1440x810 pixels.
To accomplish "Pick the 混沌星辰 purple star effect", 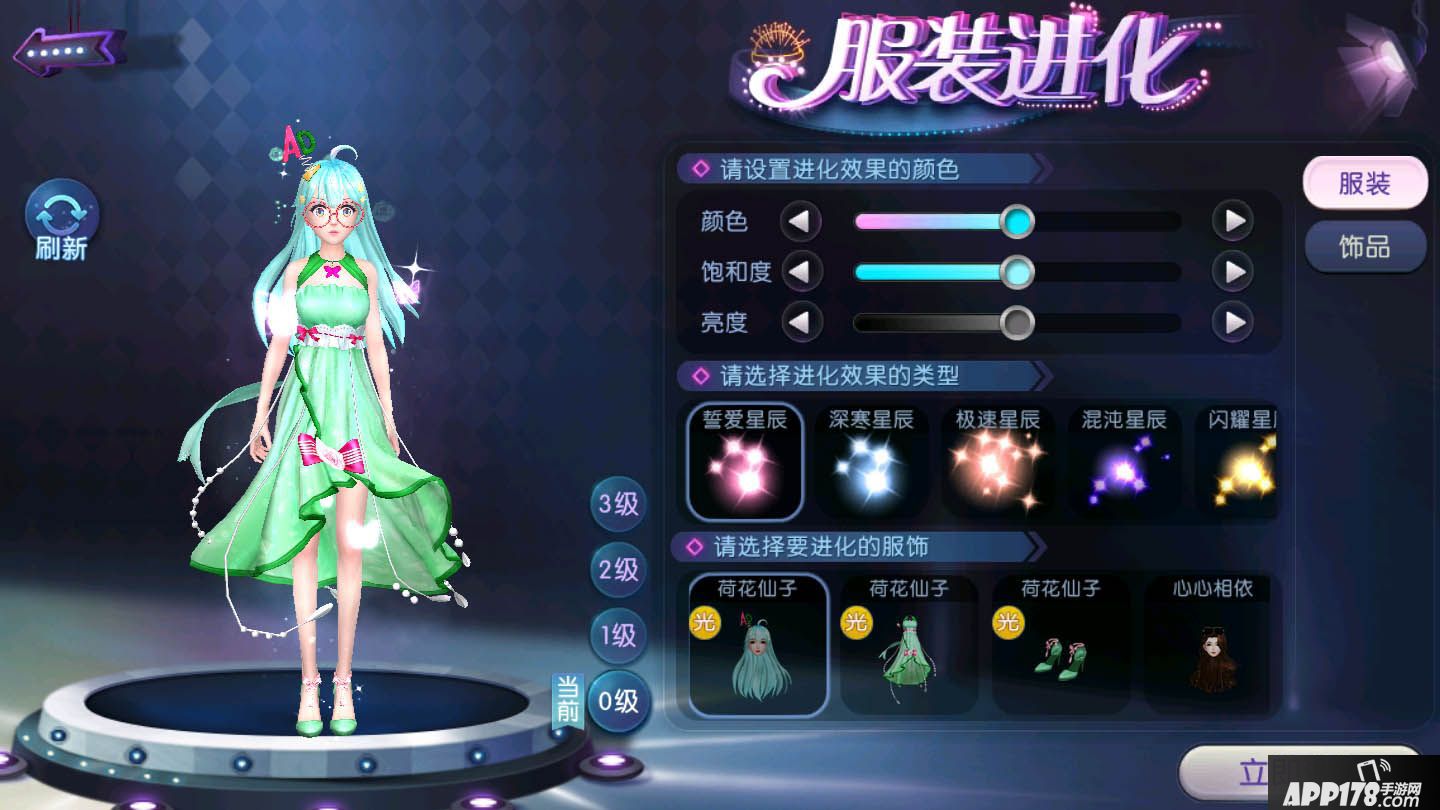I will click(1124, 462).
